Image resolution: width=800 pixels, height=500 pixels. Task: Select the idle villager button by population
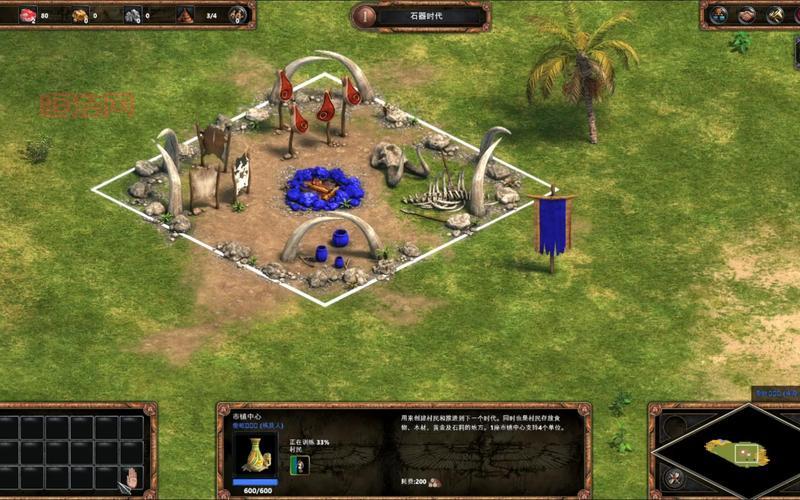[x=237, y=15]
